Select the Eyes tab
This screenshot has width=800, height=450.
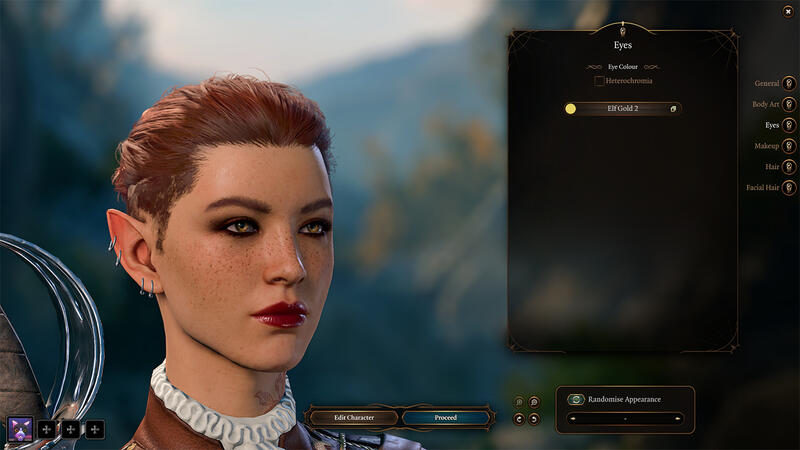pyautogui.click(x=789, y=125)
